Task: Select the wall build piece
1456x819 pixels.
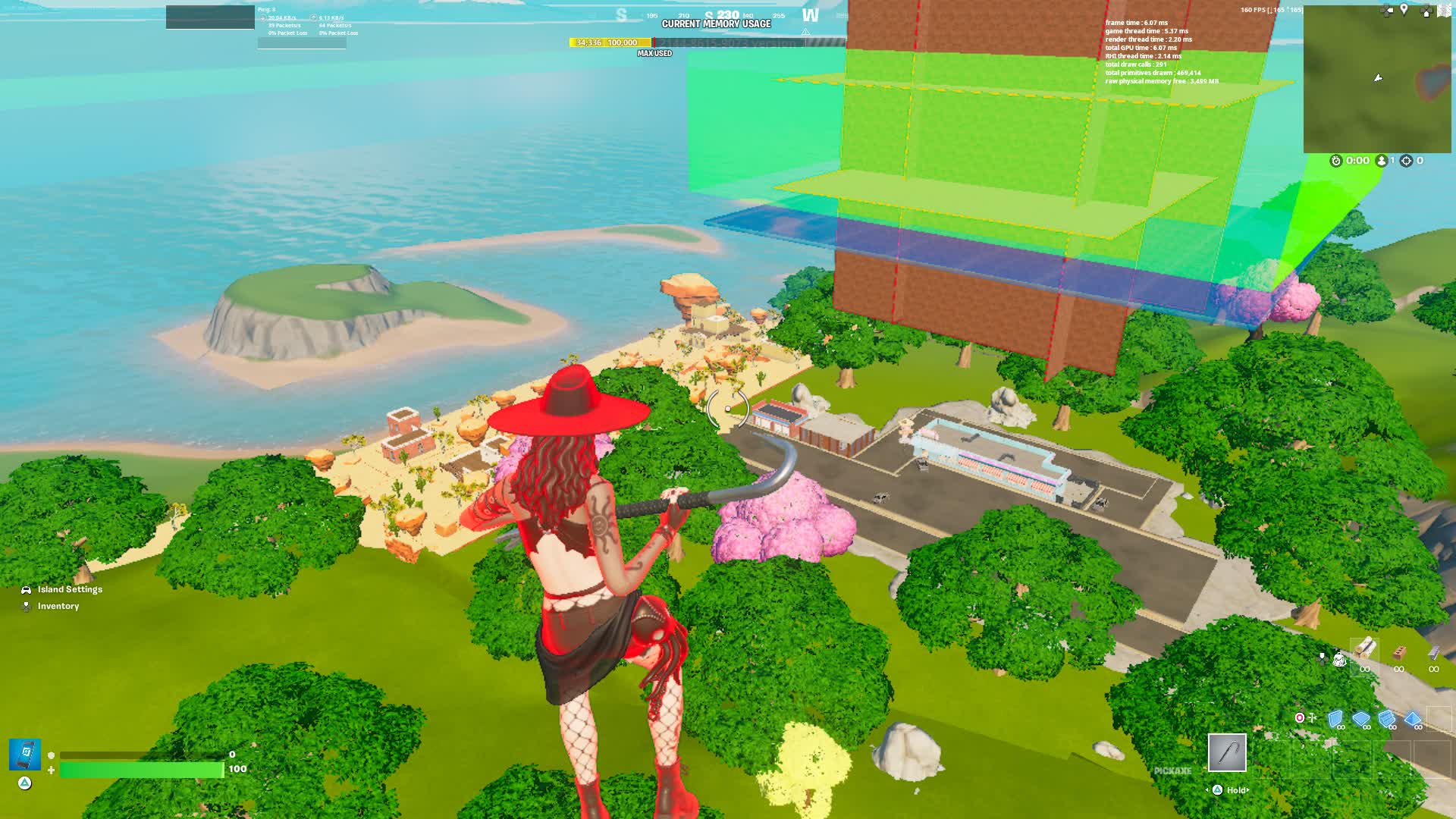Action: pyautogui.click(x=1335, y=719)
